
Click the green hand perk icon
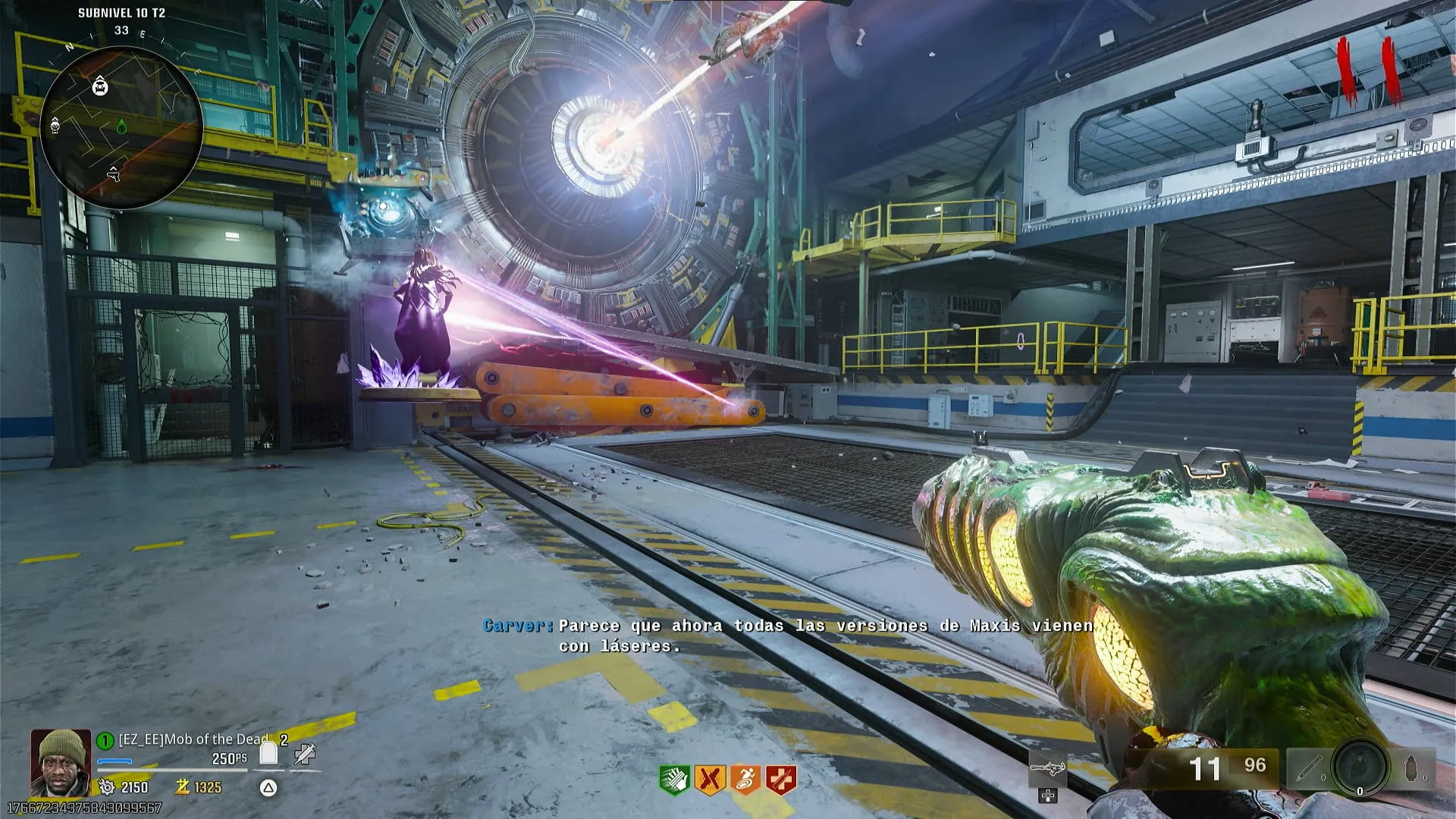click(673, 780)
